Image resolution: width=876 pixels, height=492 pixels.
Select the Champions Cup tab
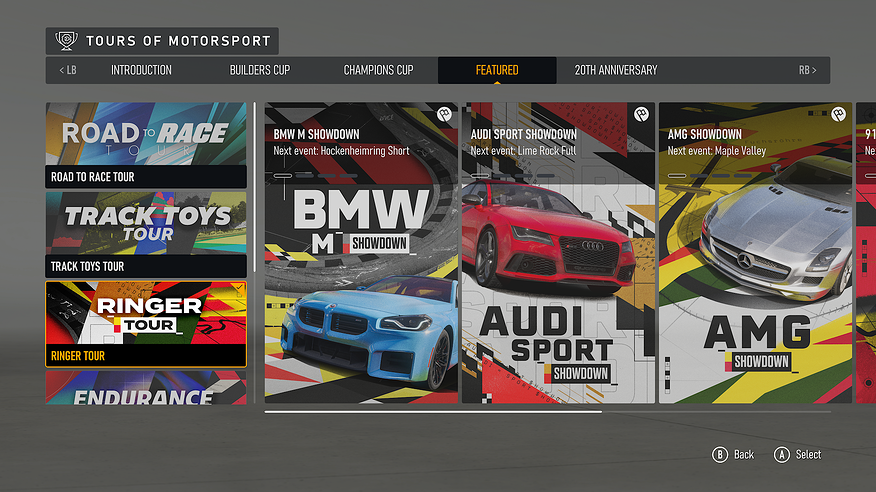point(378,70)
